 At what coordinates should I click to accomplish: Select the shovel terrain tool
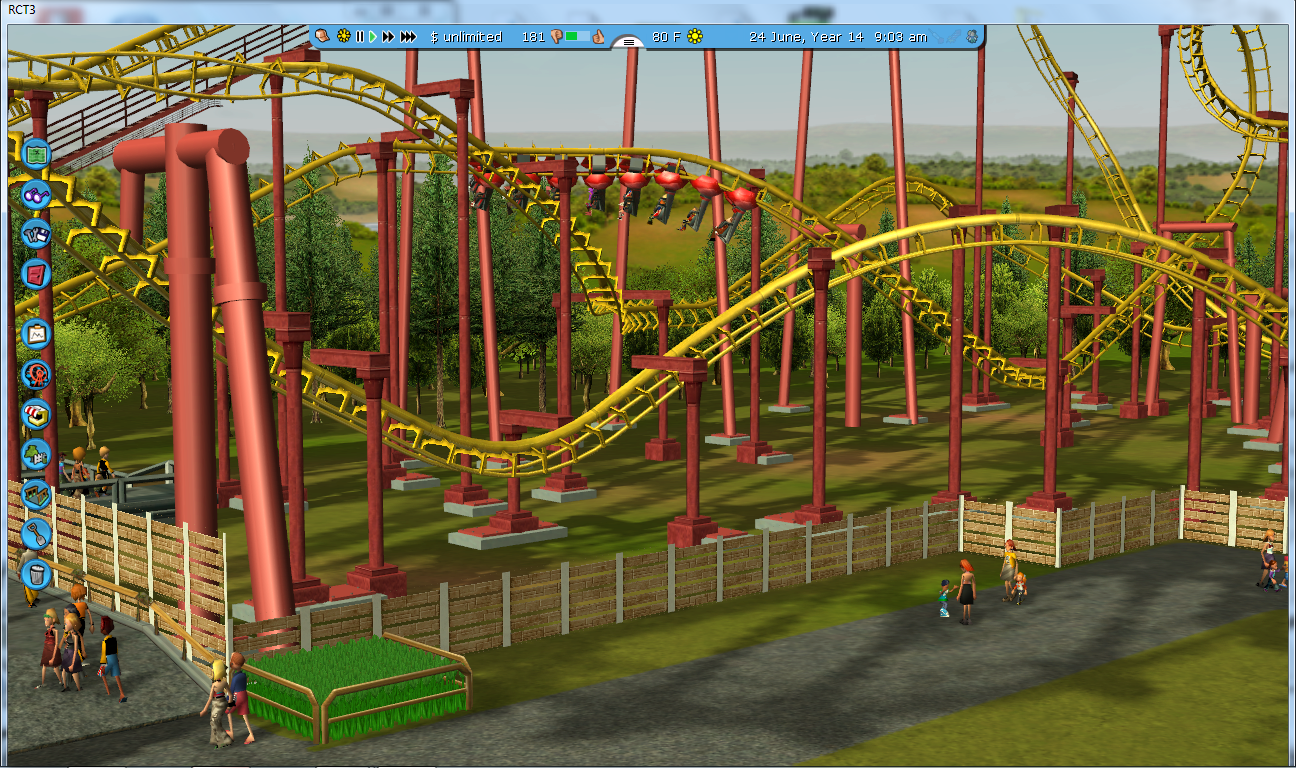(37, 533)
